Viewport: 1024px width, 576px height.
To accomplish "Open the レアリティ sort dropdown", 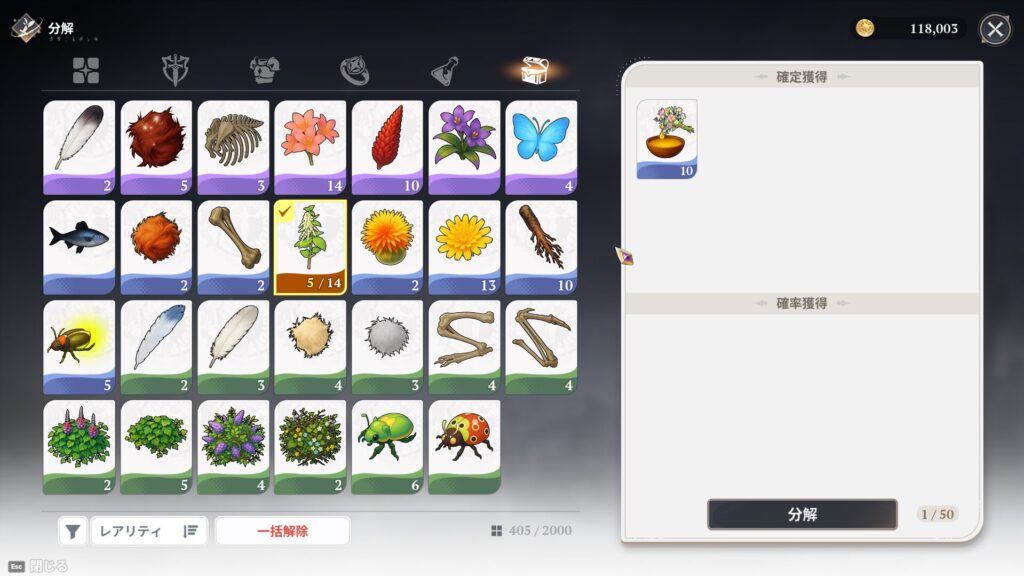I will pyautogui.click(x=148, y=531).
